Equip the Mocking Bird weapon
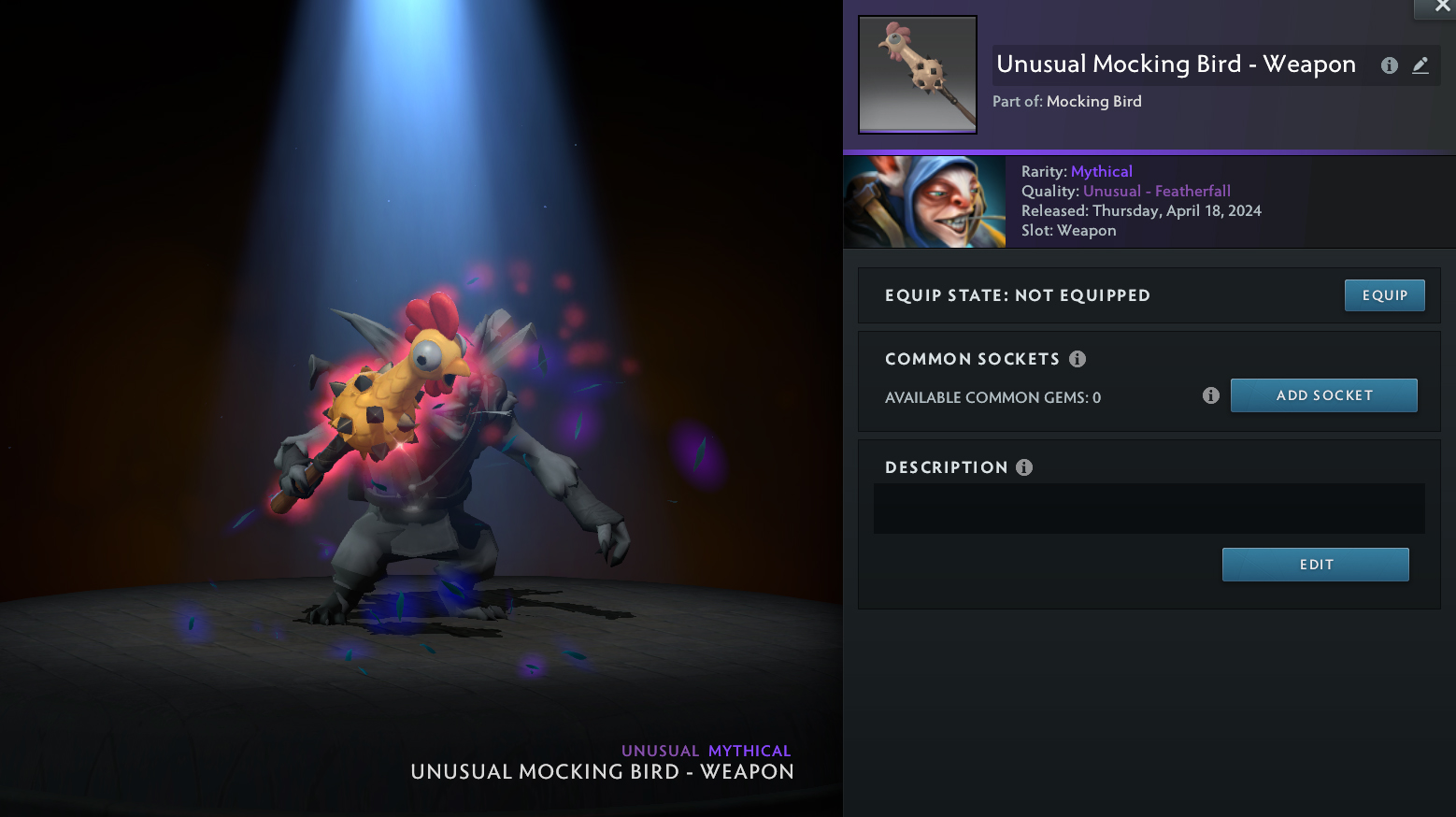The width and height of the screenshot is (1456, 817). coord(1384,295)
